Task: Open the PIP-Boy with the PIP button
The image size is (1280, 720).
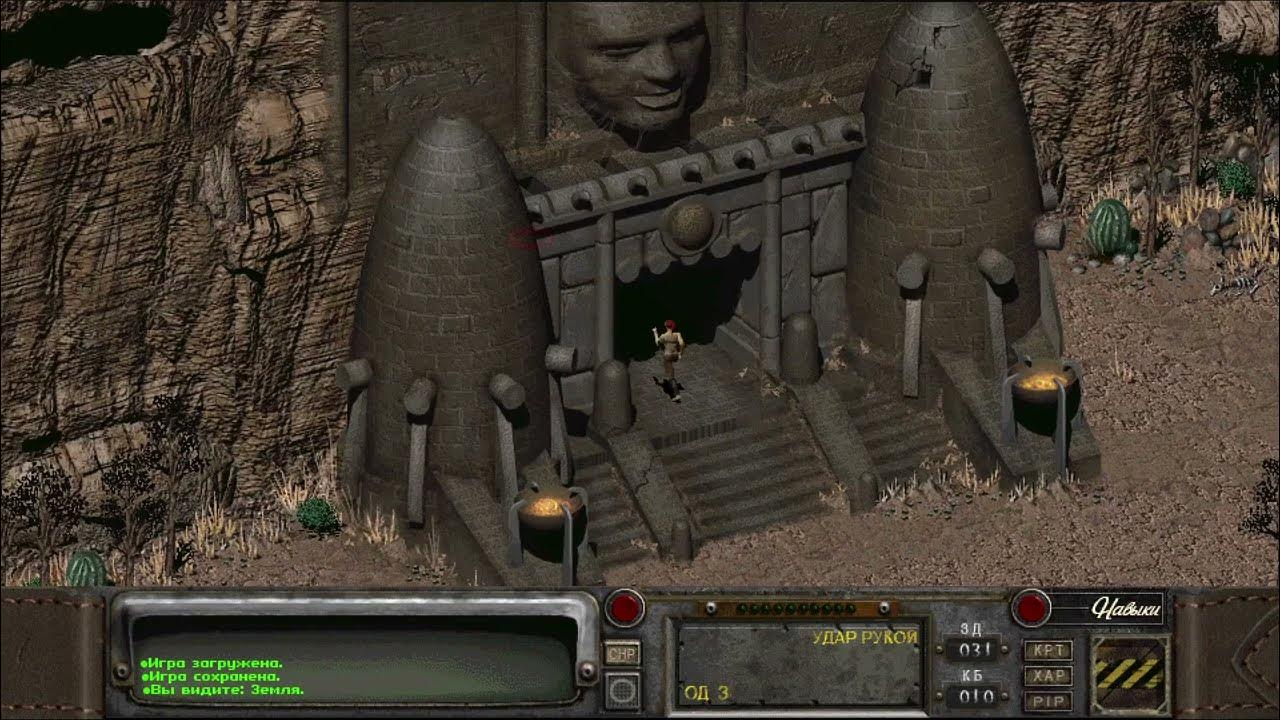Action: 1047,700
